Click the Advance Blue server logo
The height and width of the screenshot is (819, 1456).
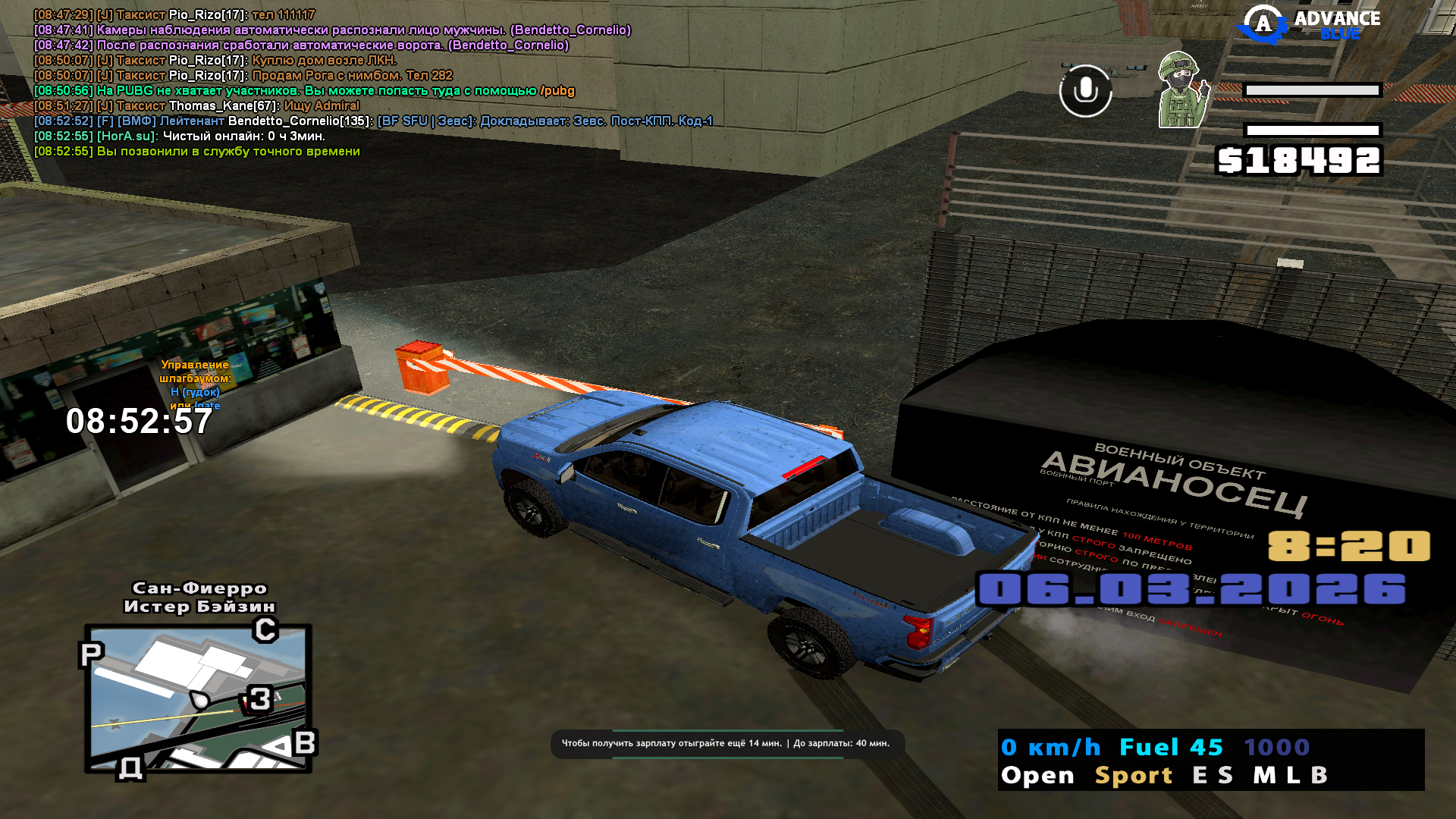click(x=1310, y=24)
